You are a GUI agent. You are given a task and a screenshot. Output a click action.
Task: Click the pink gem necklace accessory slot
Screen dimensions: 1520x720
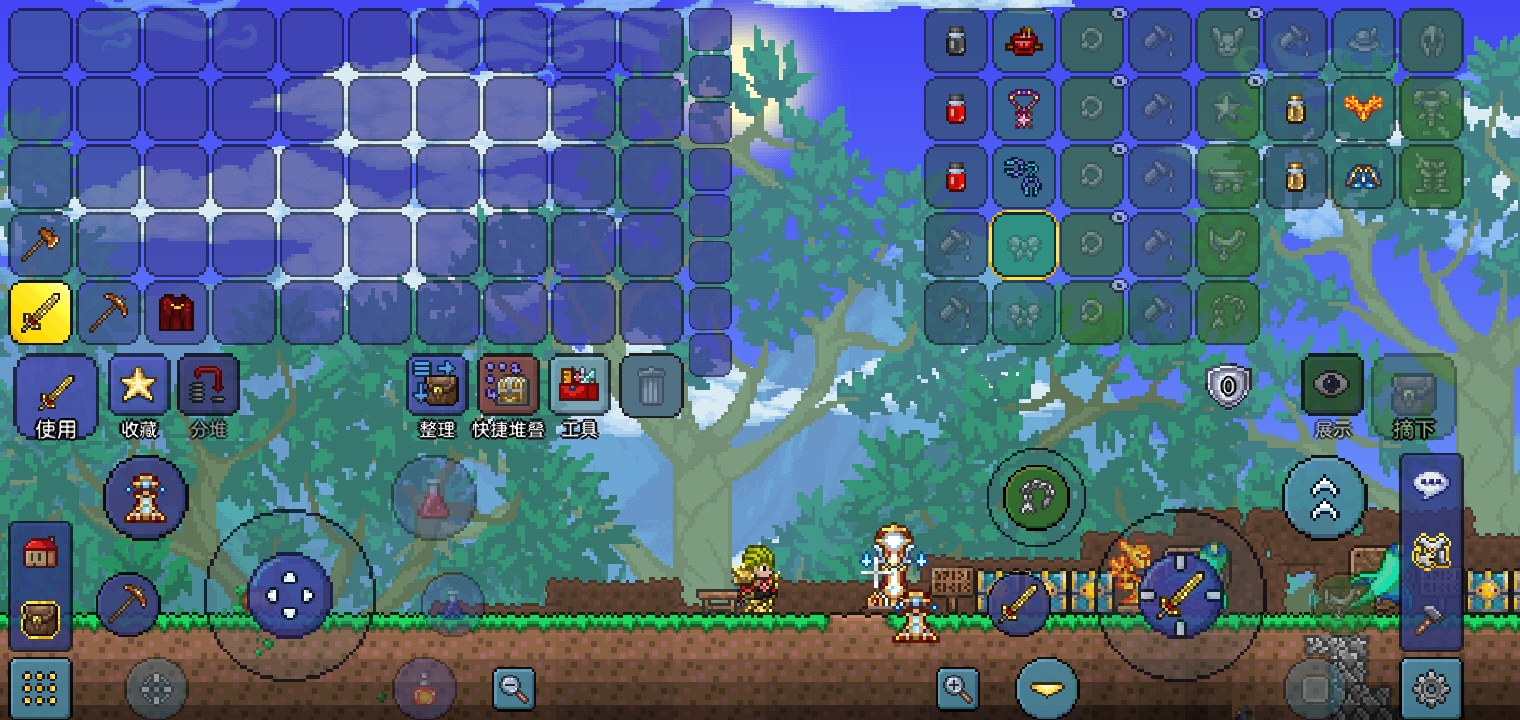(1023, 108)
